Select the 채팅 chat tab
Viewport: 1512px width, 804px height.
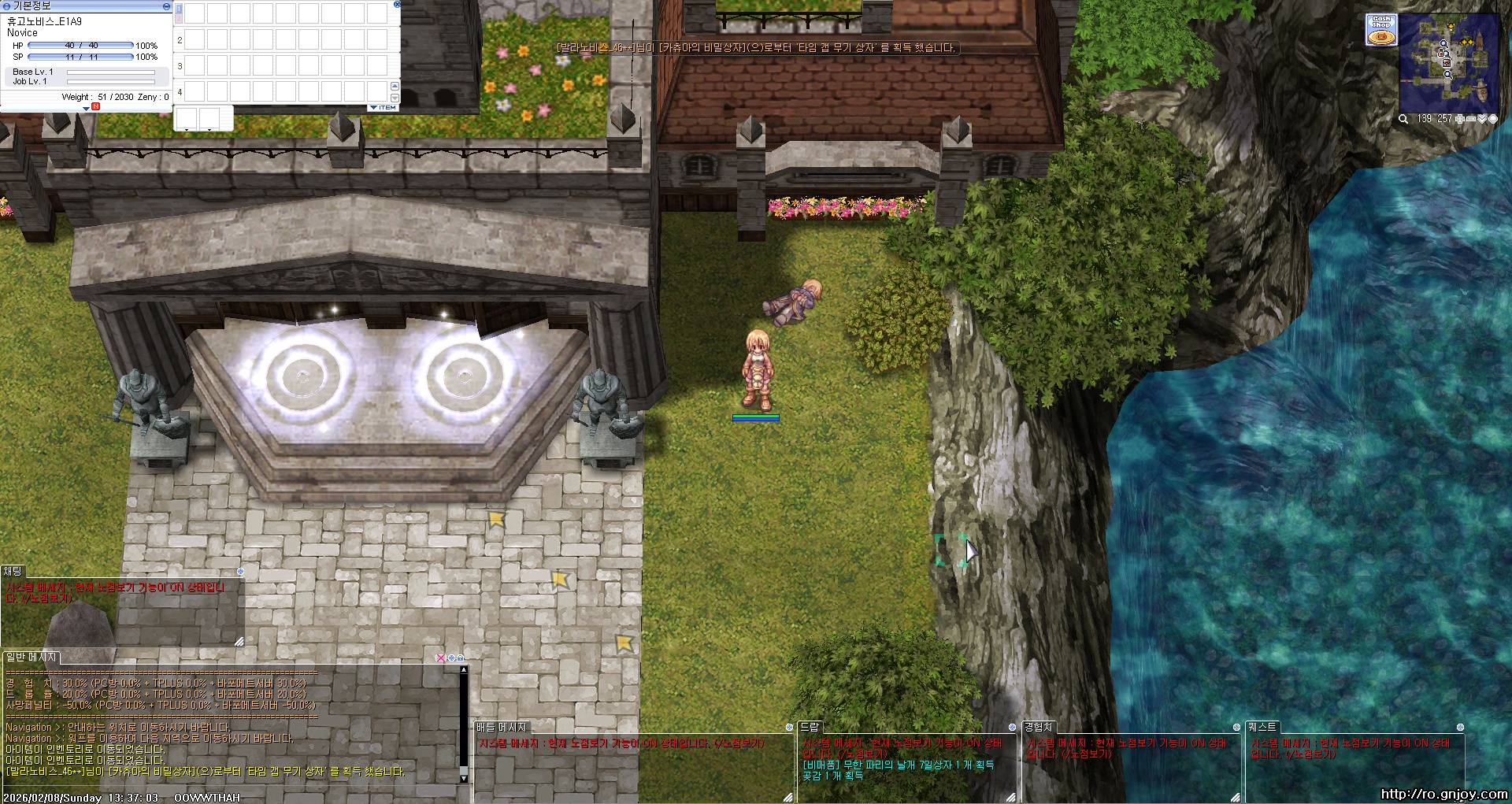(13, 572)
